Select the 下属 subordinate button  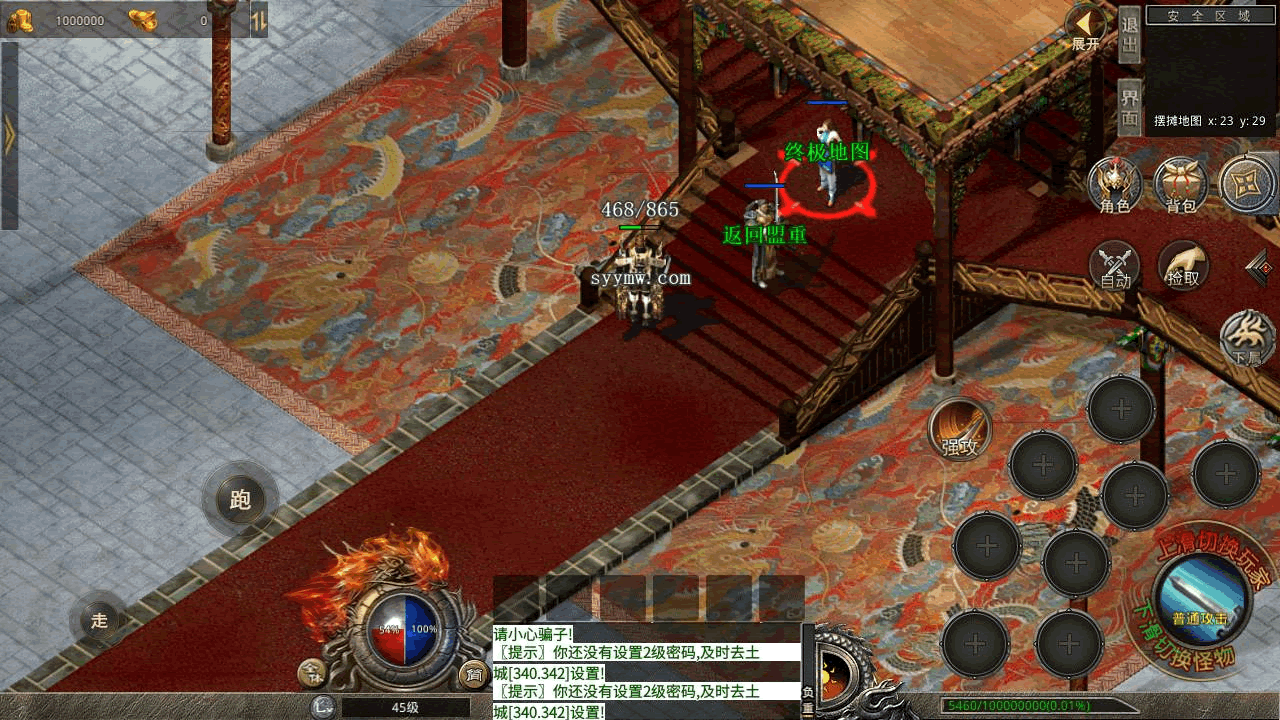tap(1247, 340)
